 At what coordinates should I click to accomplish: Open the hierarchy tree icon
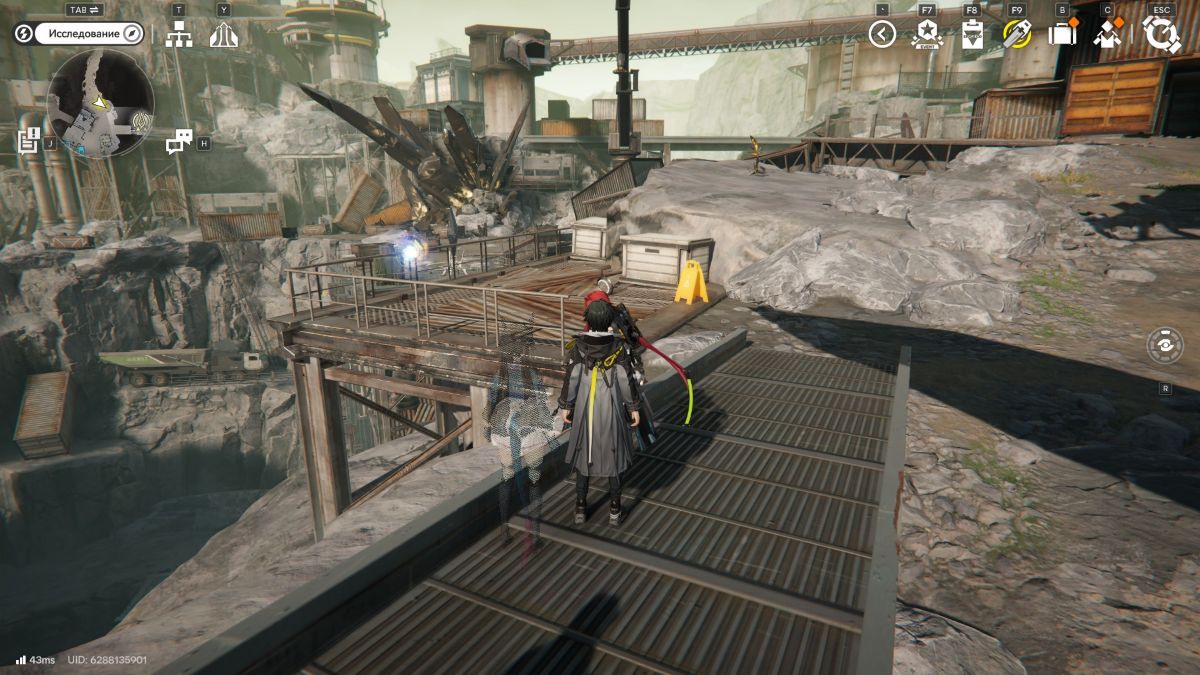[179, 35]
